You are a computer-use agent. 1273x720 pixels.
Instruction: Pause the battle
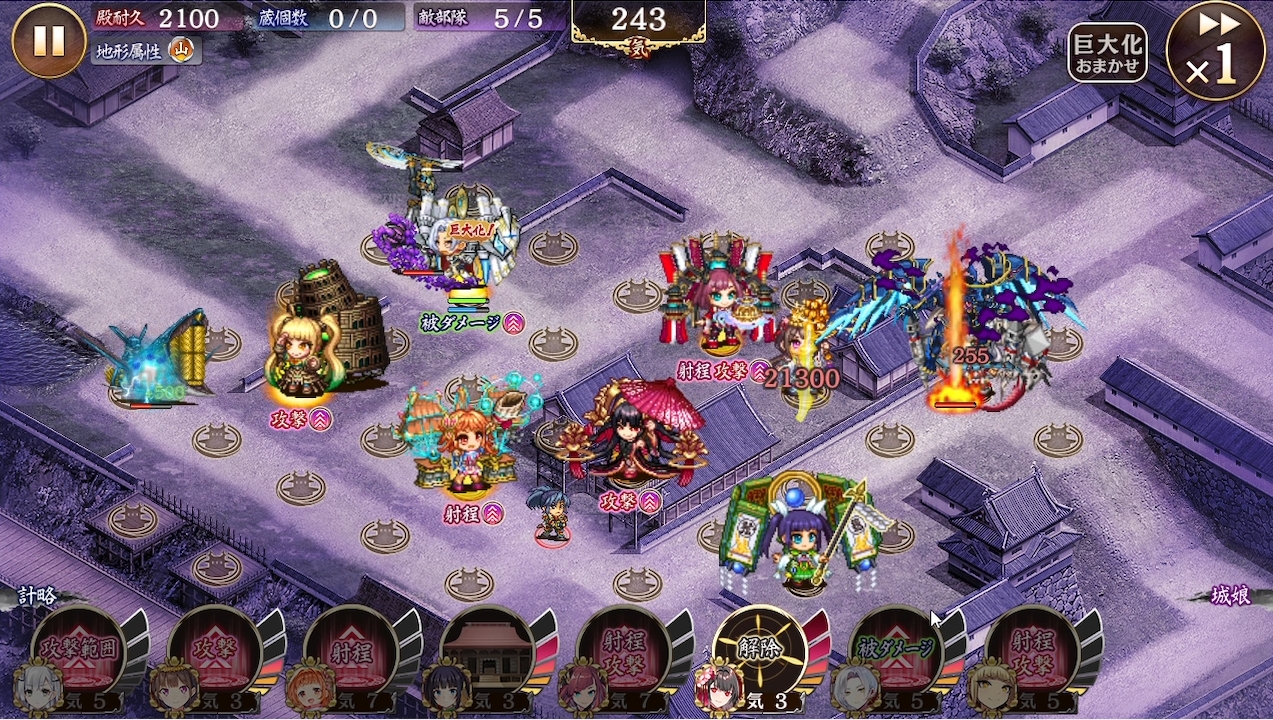(48, 41)
